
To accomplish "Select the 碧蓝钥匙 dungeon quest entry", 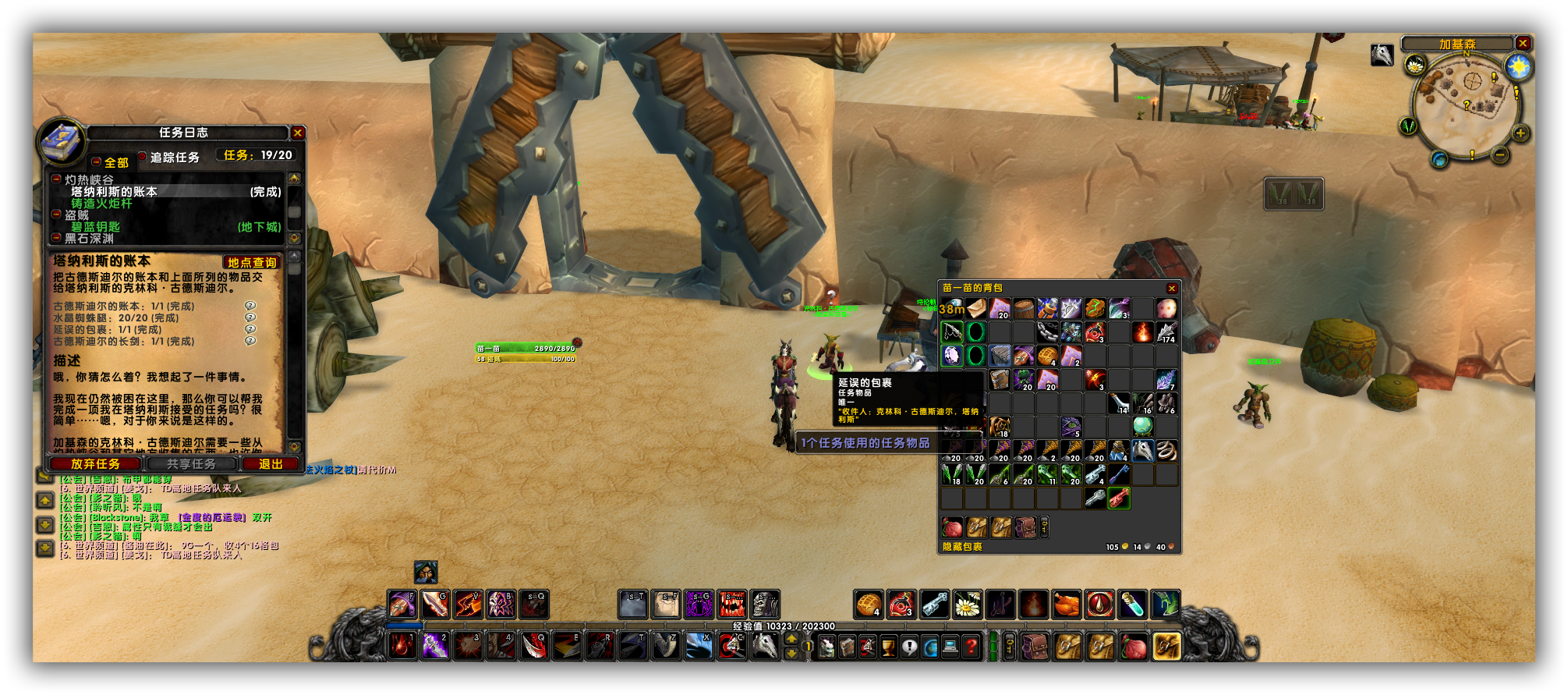I will coord(96,227).
